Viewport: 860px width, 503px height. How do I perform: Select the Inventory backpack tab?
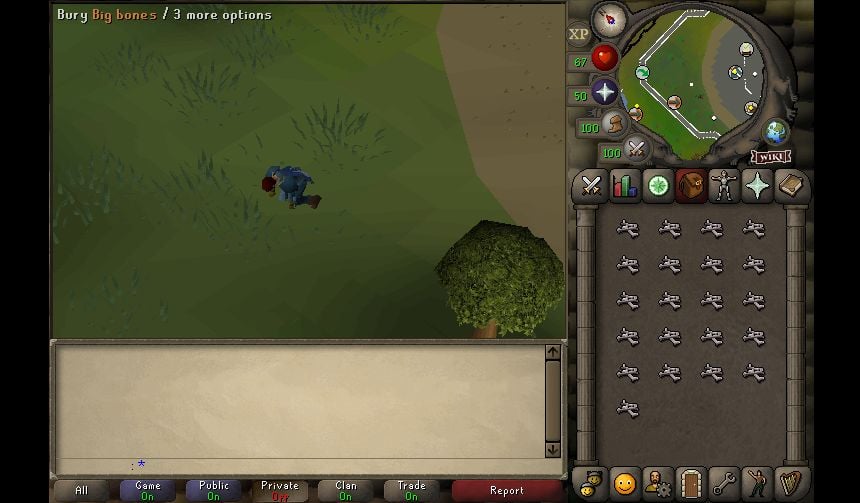(691, 186)
